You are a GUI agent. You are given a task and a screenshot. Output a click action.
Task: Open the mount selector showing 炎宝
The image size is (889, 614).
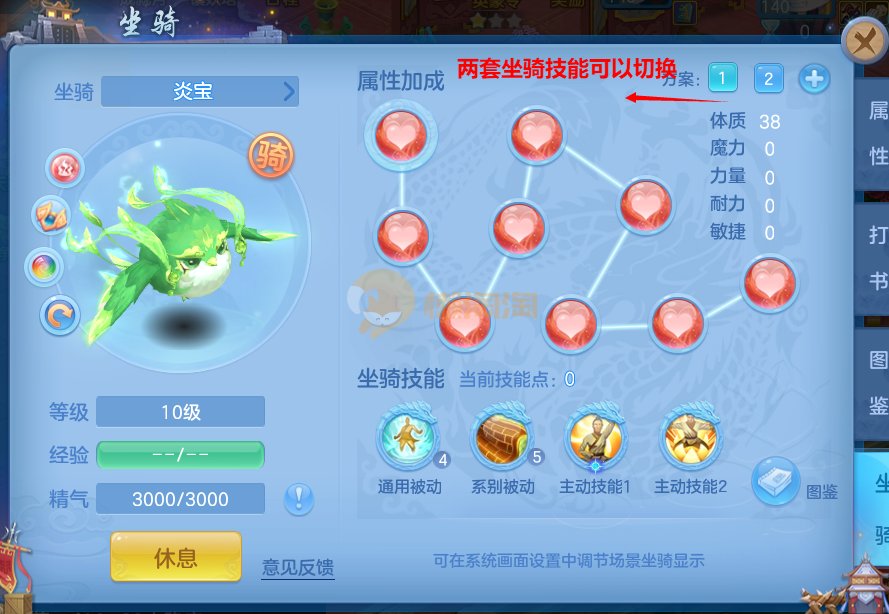pos(200,92)
